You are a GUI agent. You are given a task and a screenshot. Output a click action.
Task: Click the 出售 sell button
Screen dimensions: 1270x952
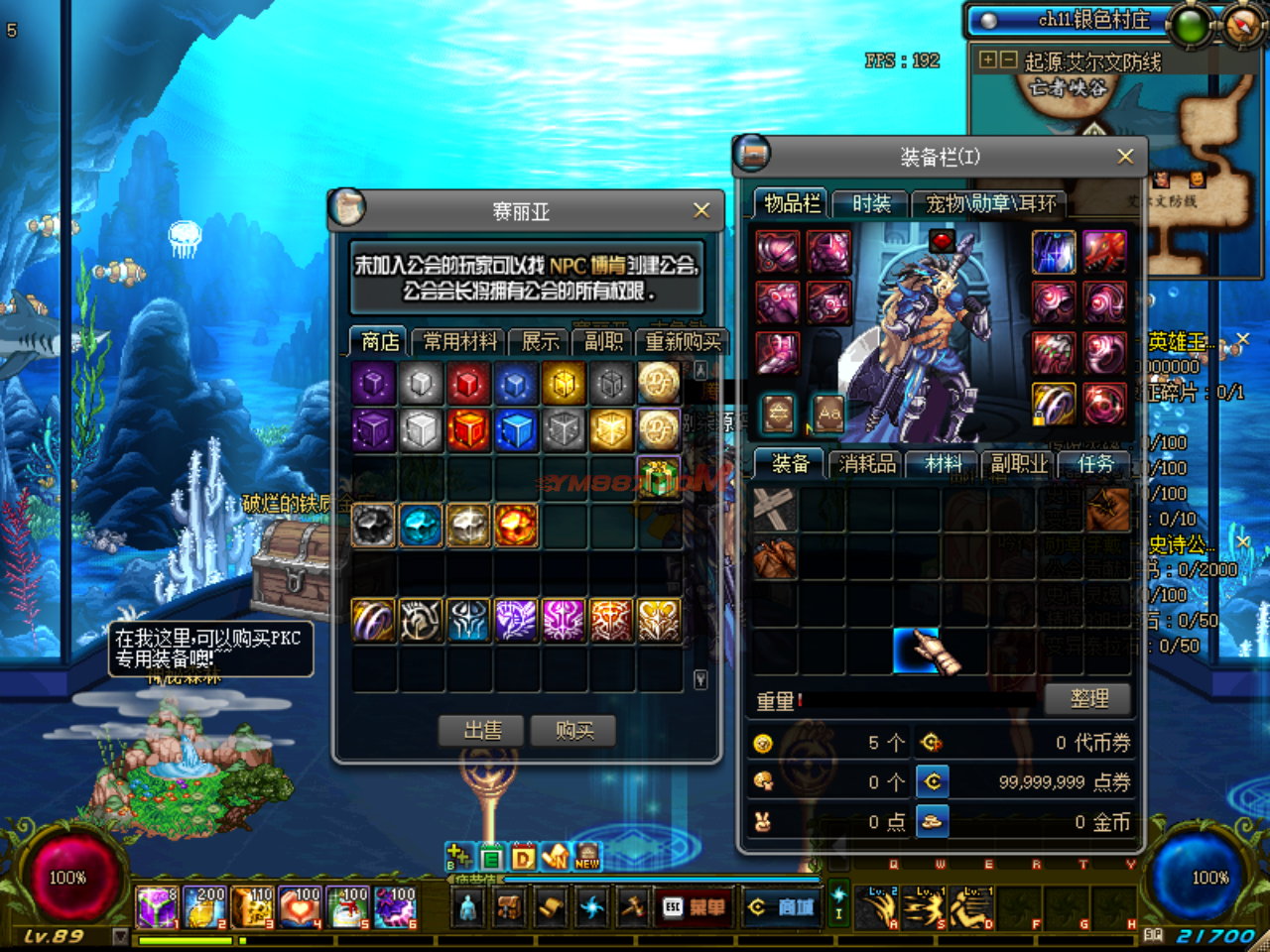pos(483,731)
